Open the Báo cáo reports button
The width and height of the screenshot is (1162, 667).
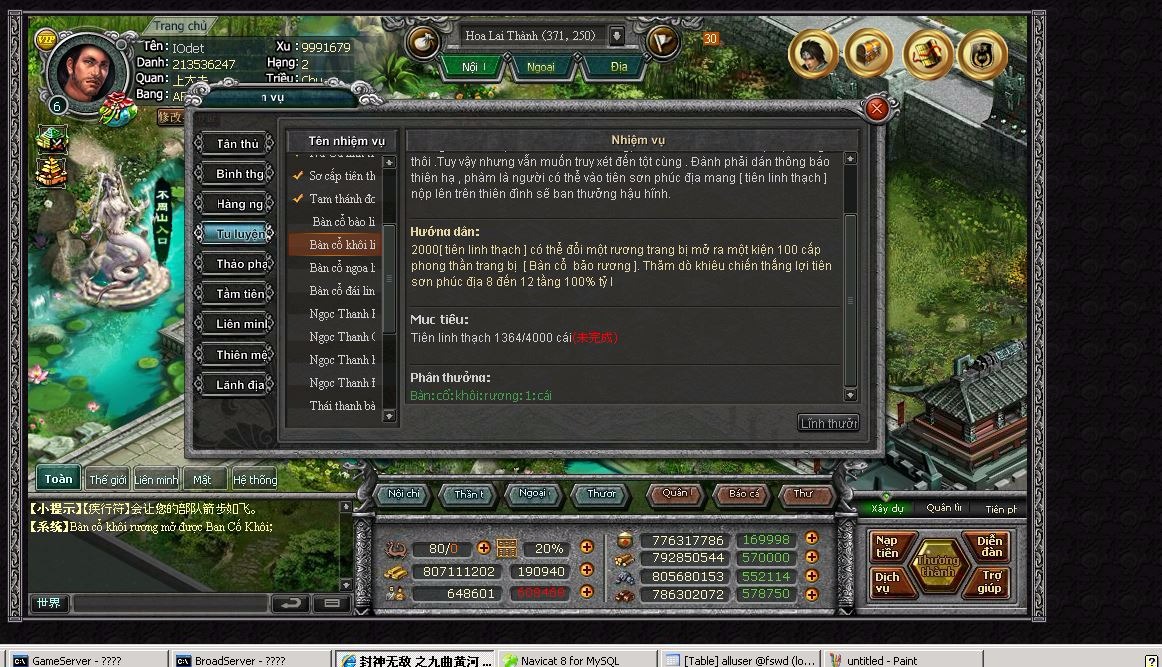[x=745, y=494]
